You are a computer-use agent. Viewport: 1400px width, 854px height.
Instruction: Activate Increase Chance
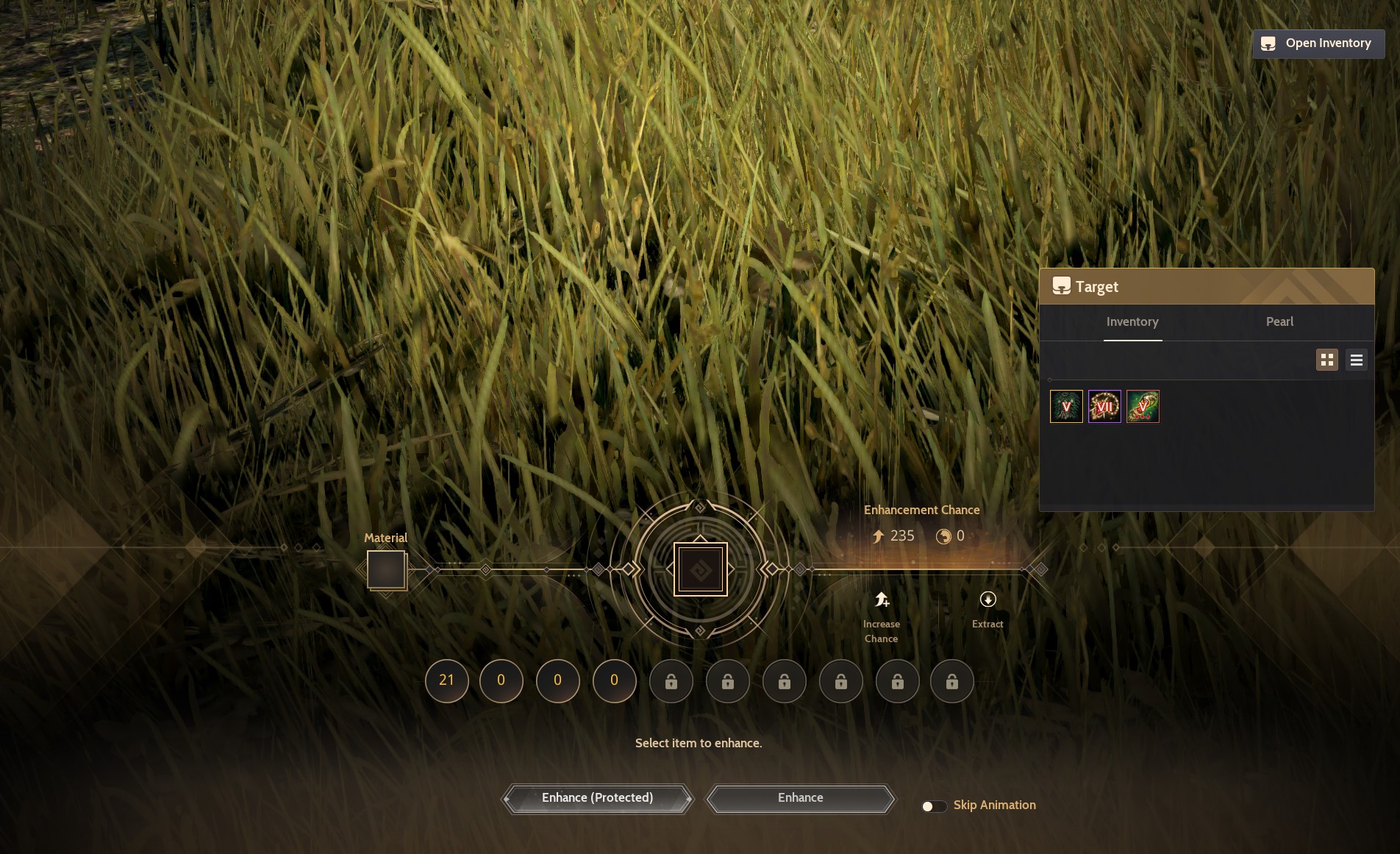(x=882, y=616)
